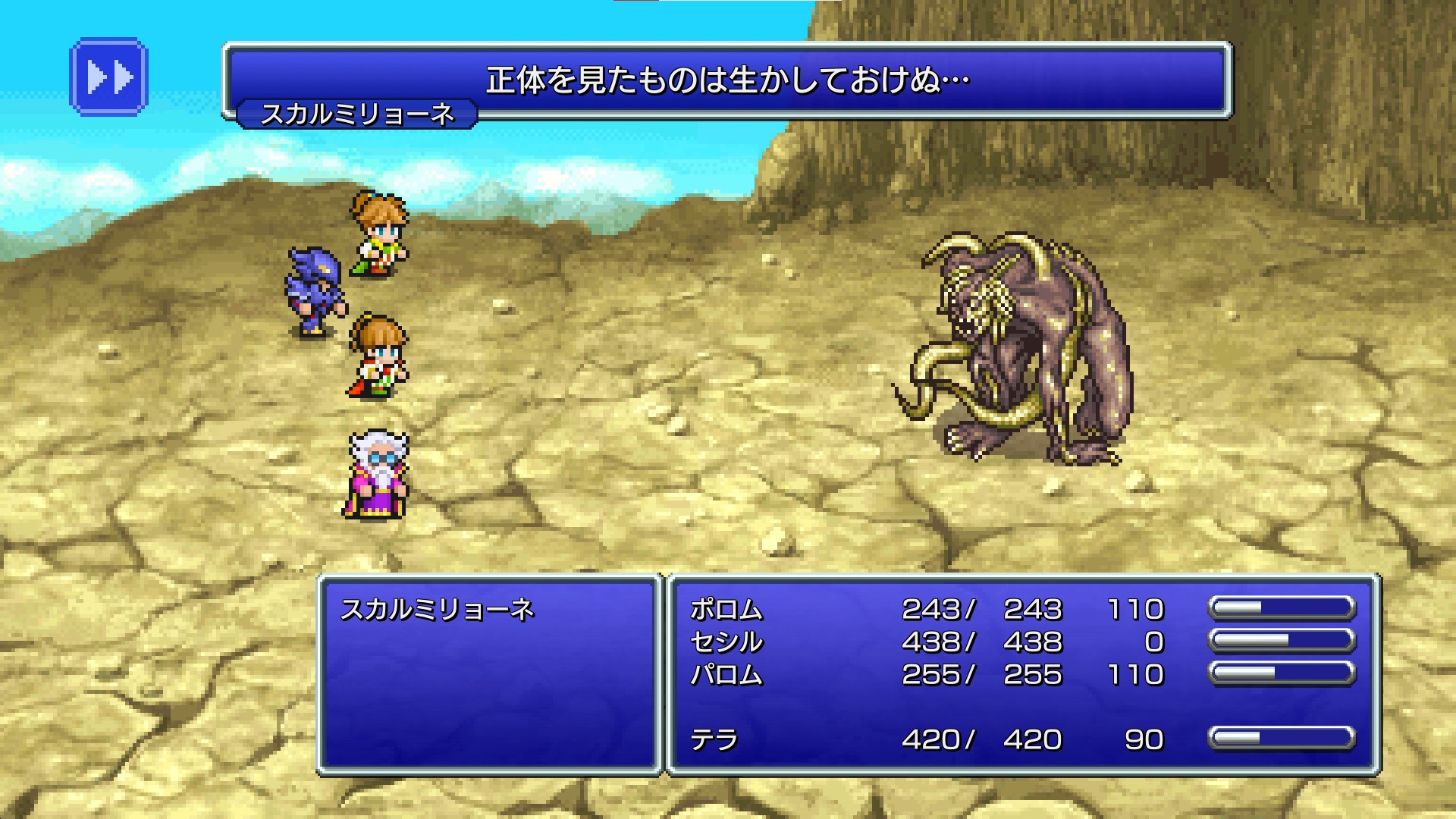Image resolution: width=1456 pixels, height=819 pixels.
Task: Select party member セシル row
Action: coord(726,642)
